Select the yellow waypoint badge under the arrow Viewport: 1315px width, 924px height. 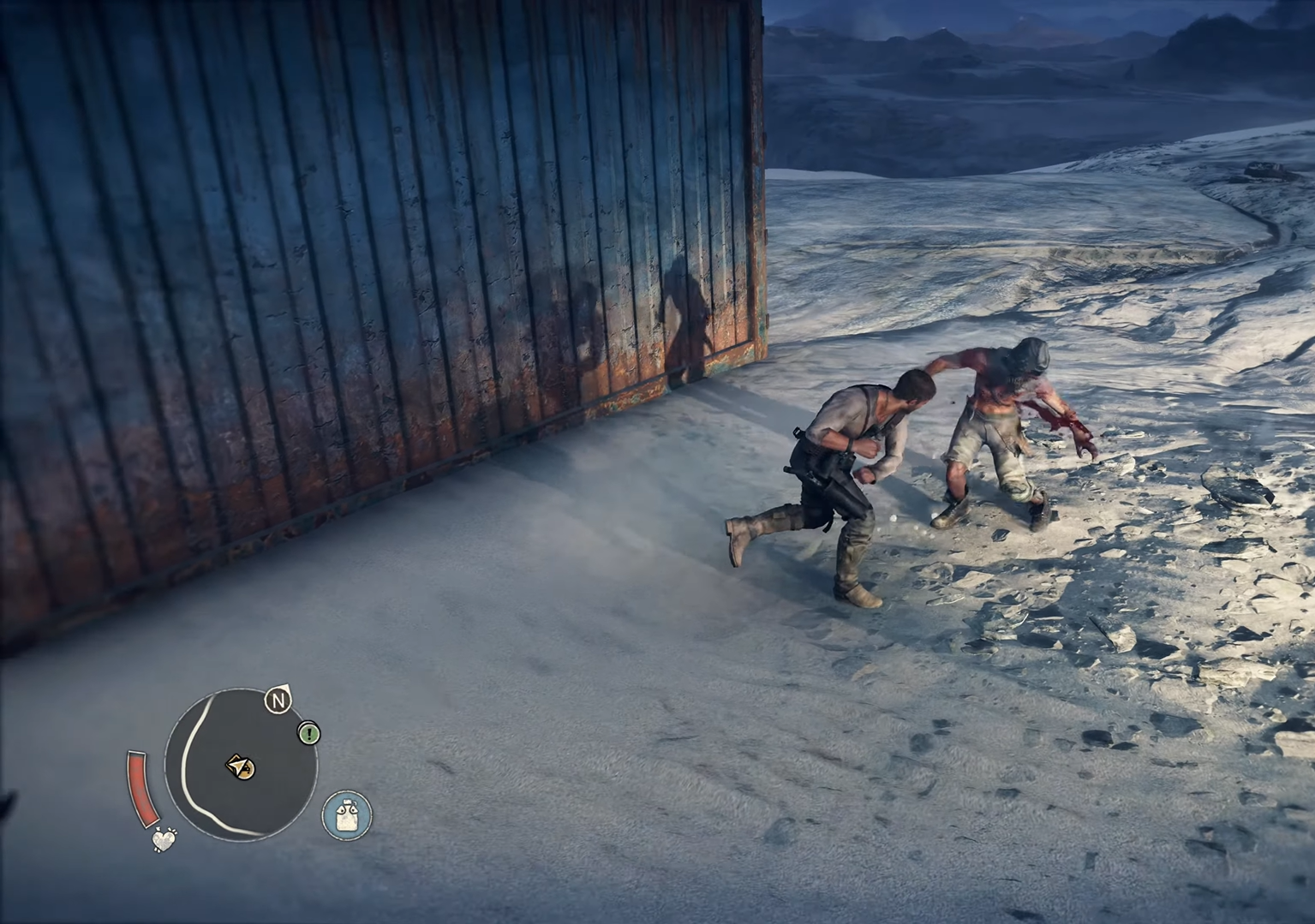pos(248,771)
